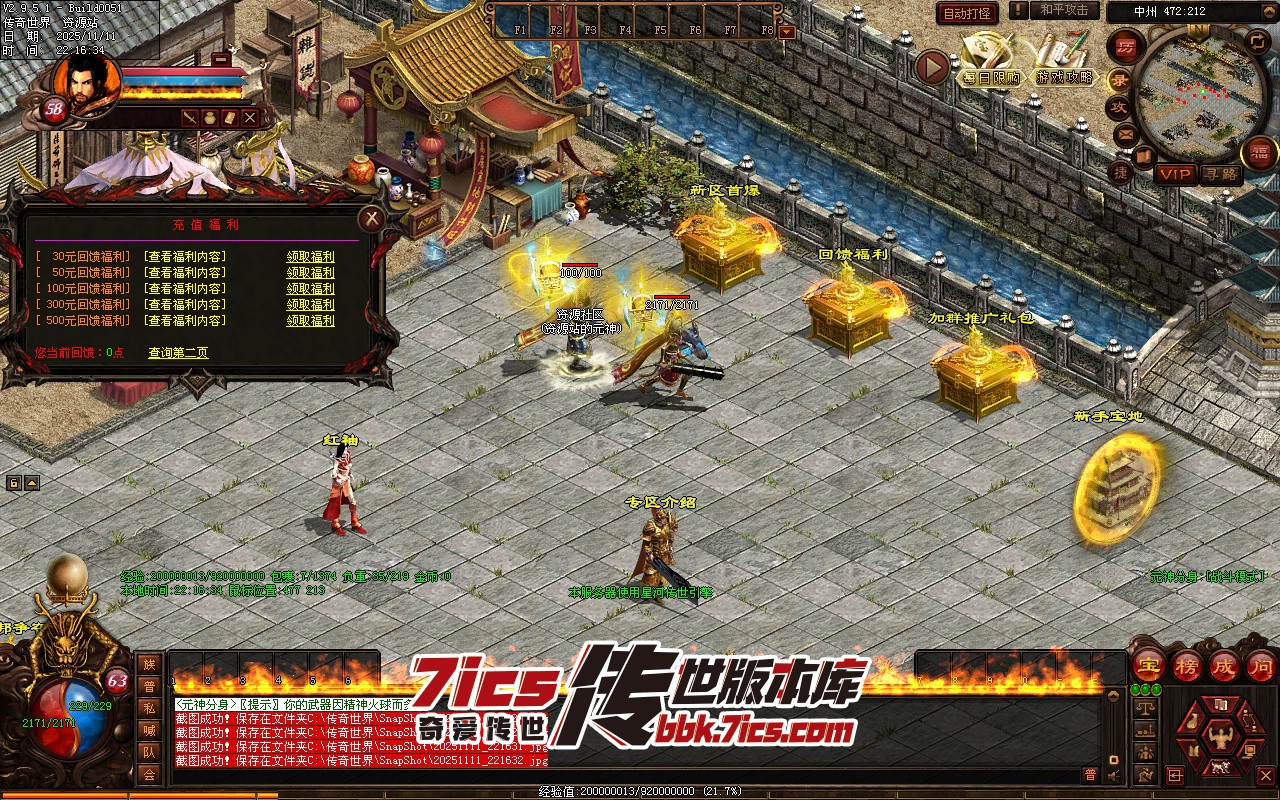Show the 榜 rankings orb
Image resolution: width=1280 pixels, height=800 pixels.
pyautogui.click(x=1187, y=664)
